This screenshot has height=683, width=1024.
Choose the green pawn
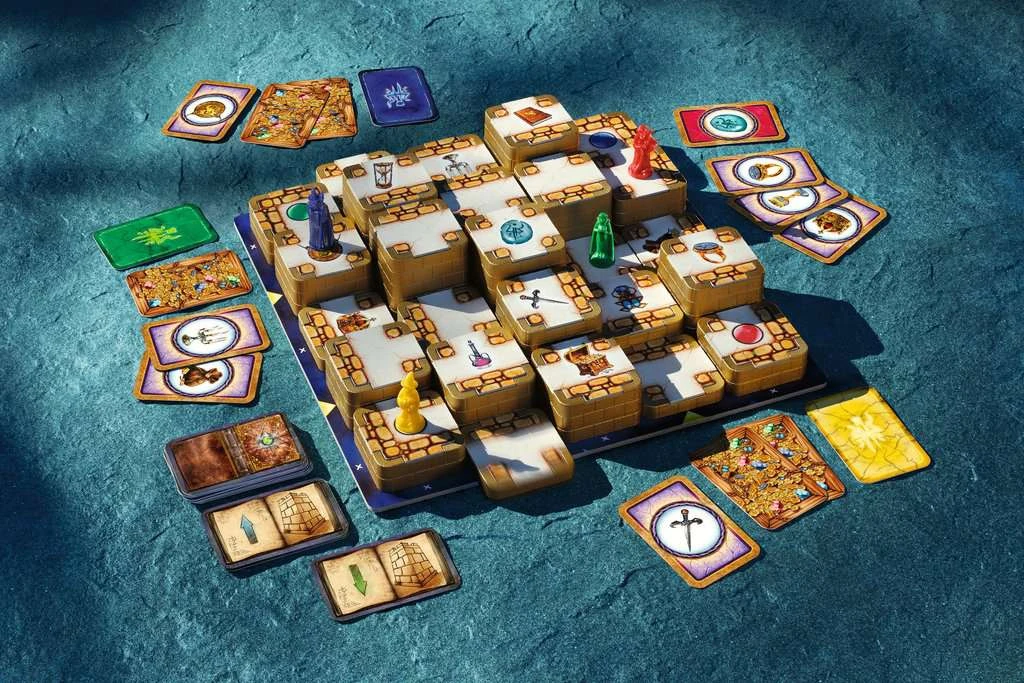click(601, 240)
